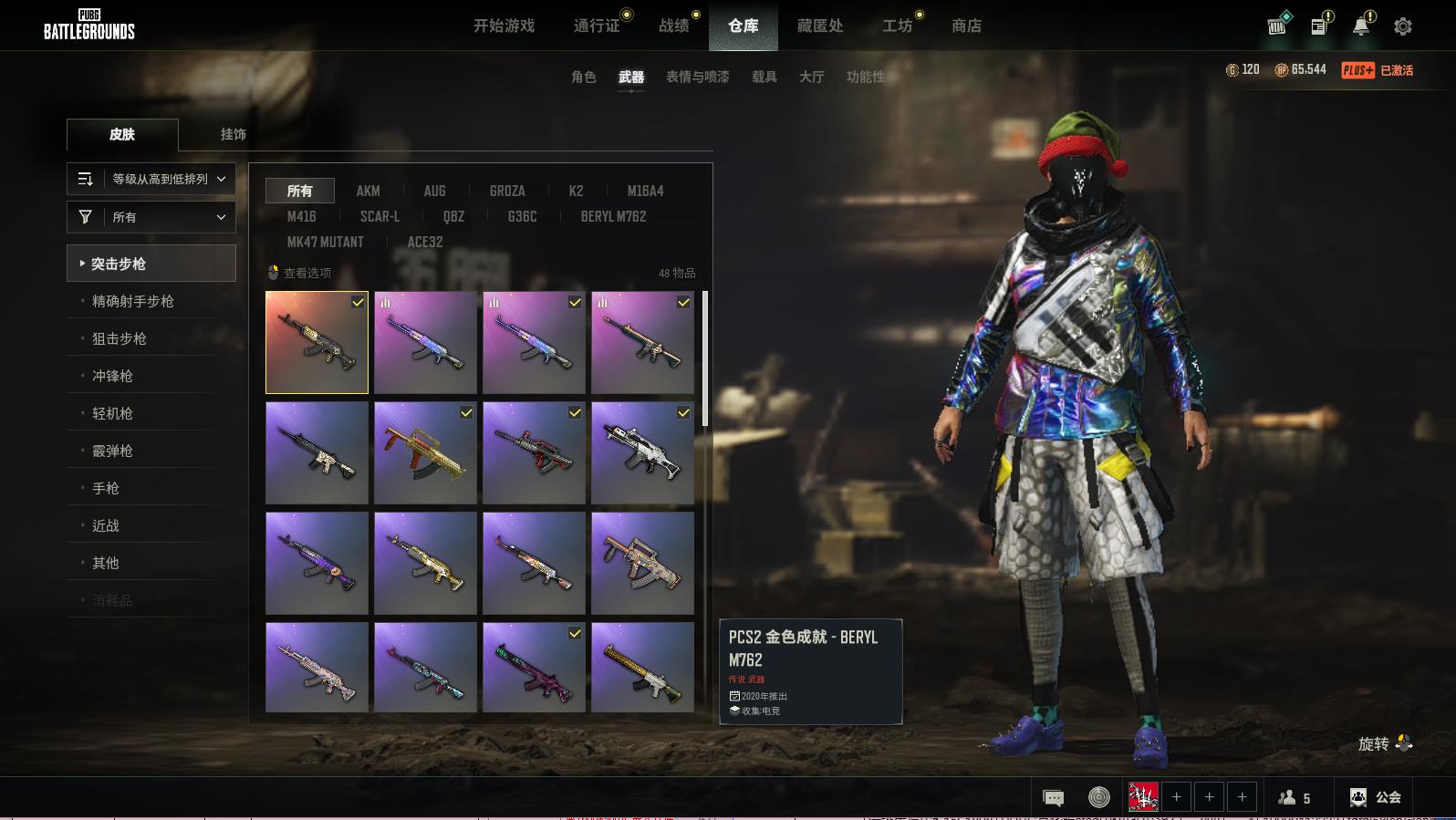Expand the 所有 filter dropdown

point(151,217)
